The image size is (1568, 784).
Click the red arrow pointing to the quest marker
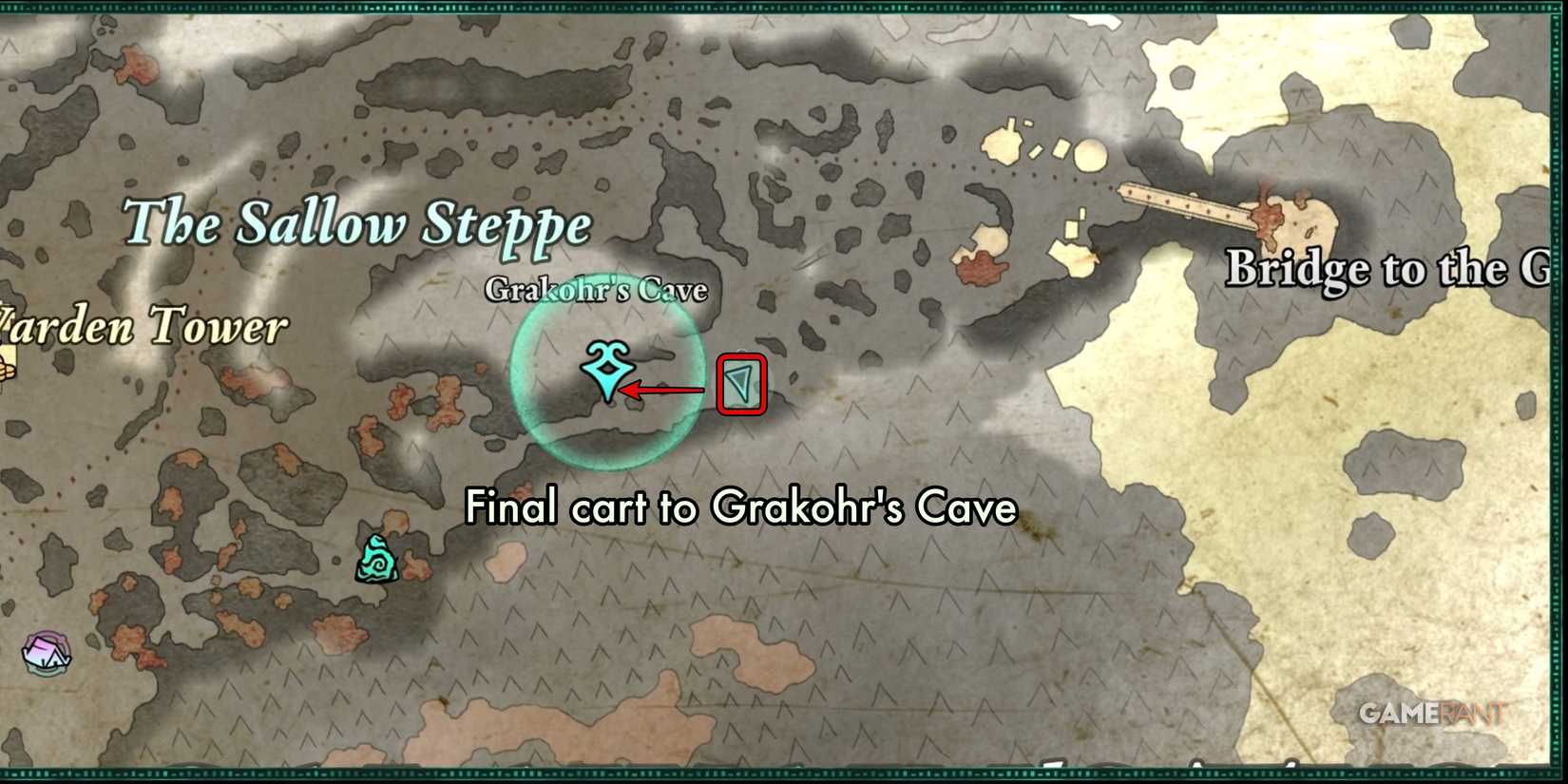click(x=665, y=388)
